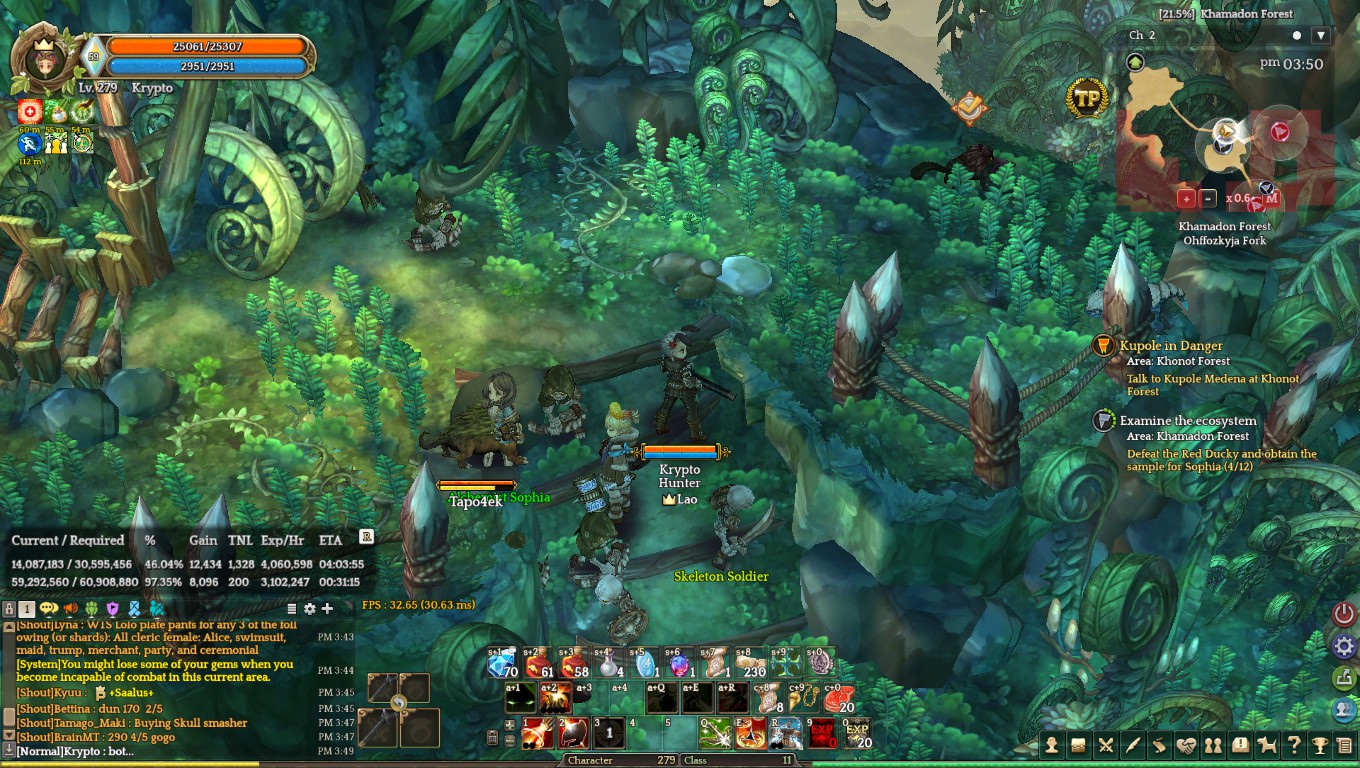This screenshot has width=1360, height=768.
Task: Open the TP shop gold badge
Action: click(x=1086, y=98)
